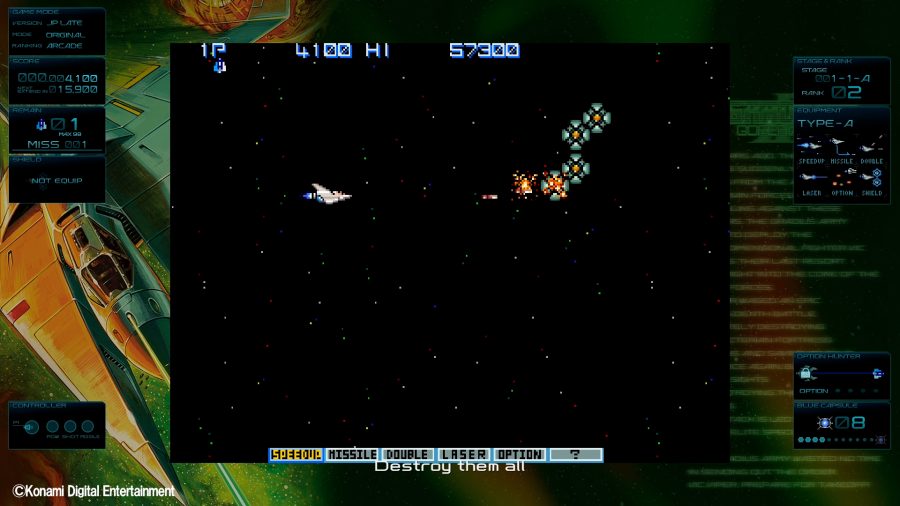Image resolution: width=900 pixels, height=506 pixels.
Task: Open the Option Hunter panel
Action: click(841, 374)
